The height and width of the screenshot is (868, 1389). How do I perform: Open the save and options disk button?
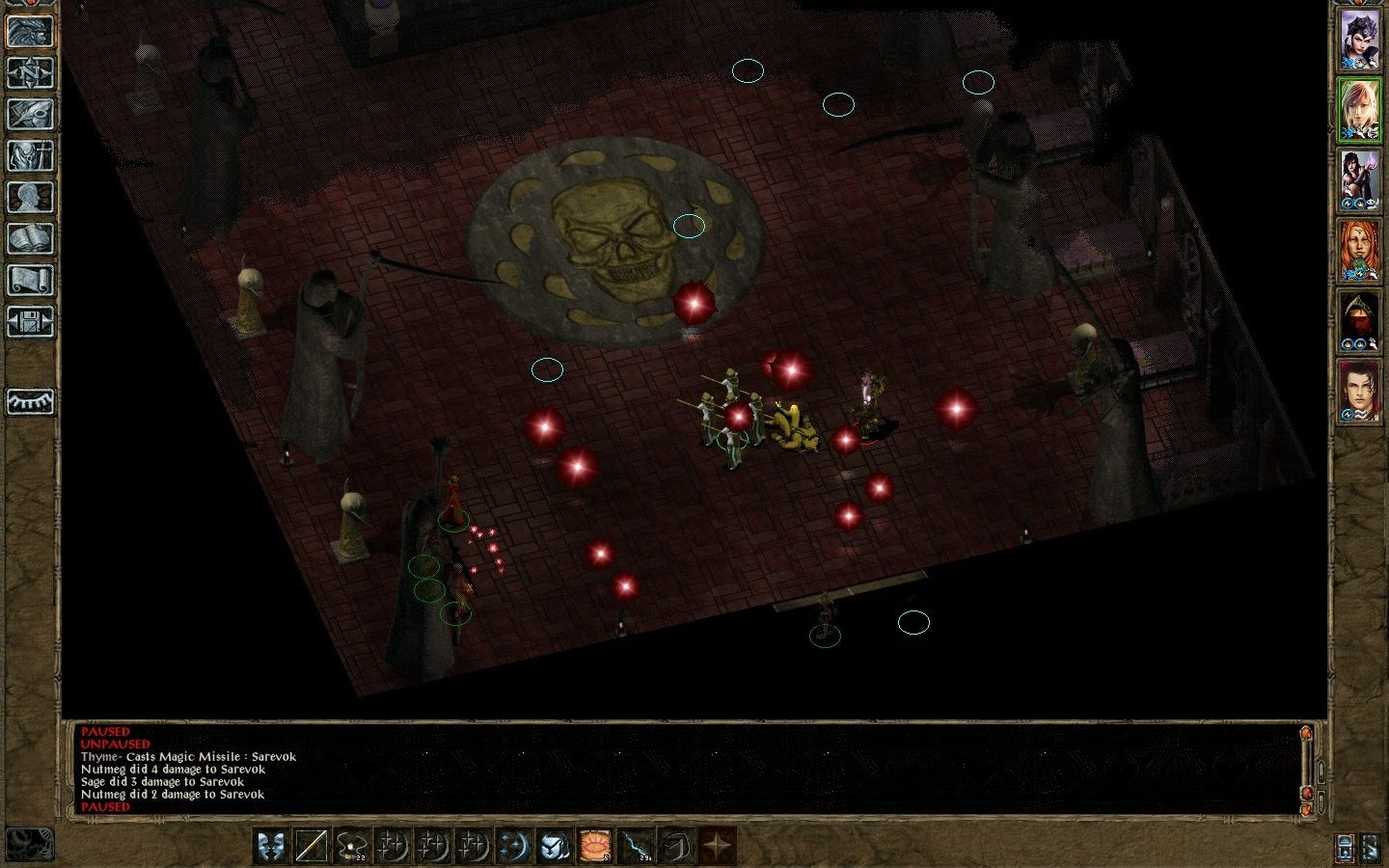30,321
